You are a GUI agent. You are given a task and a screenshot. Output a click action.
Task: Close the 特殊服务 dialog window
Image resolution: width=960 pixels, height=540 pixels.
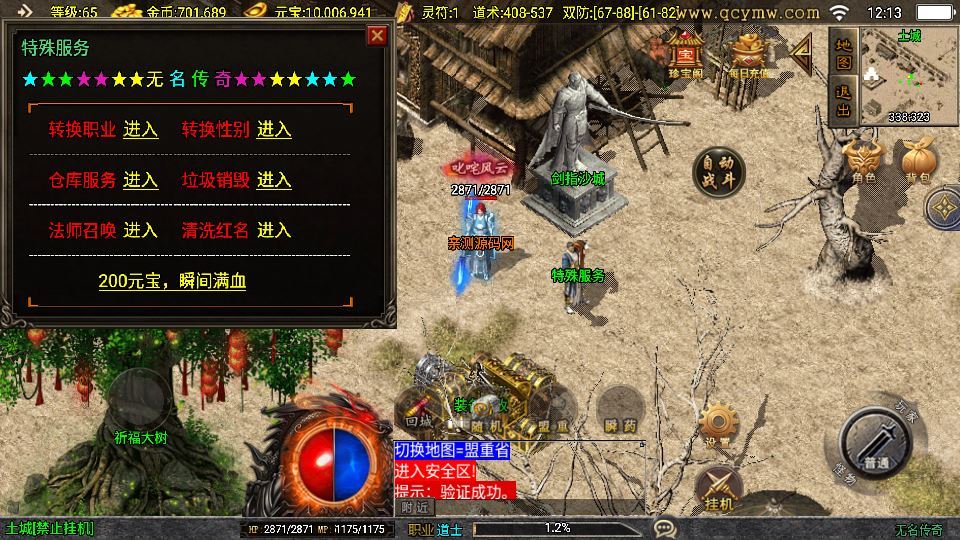point(377,37)
